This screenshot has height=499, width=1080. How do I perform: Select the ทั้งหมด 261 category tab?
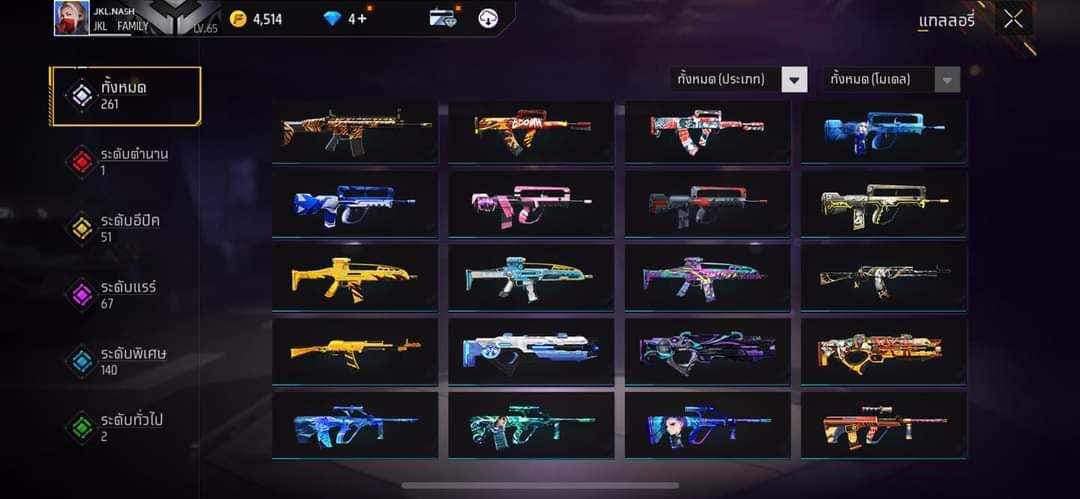[126, 96]
